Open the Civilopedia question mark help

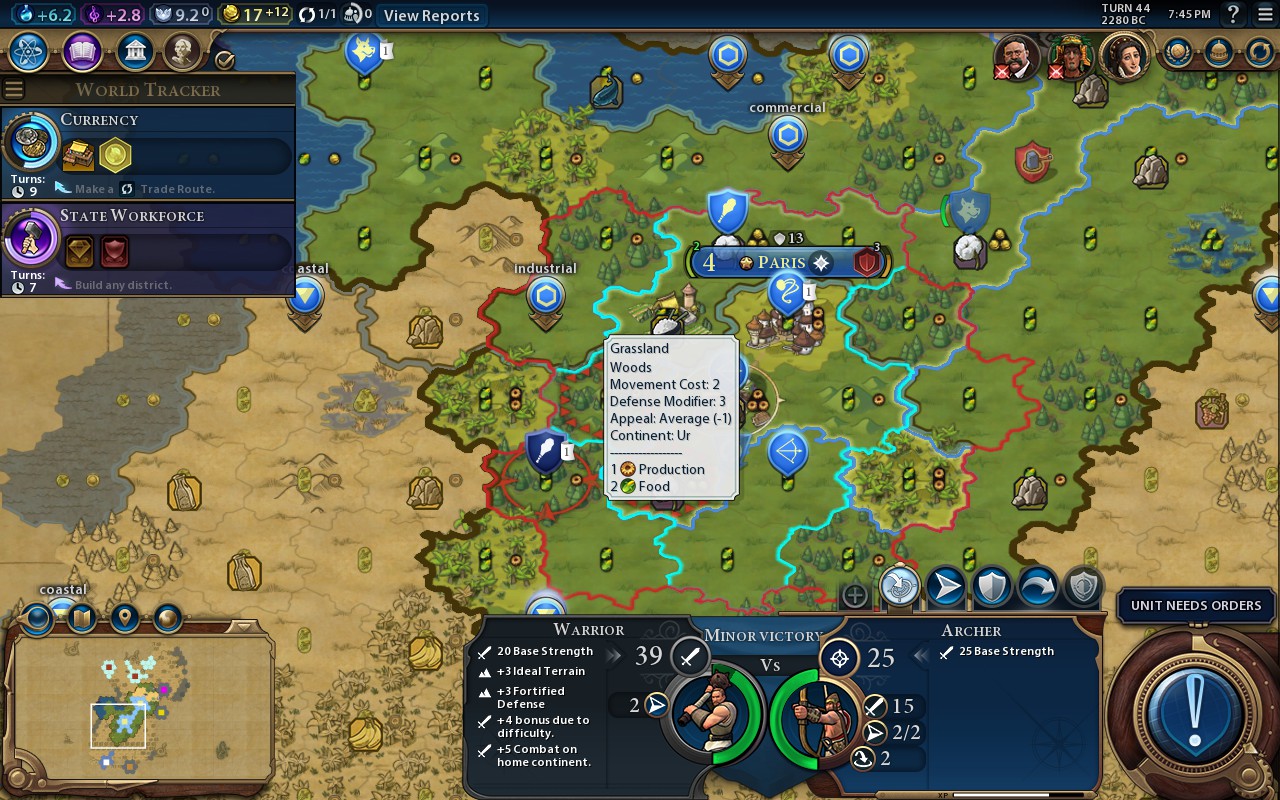coord(1234,14)
